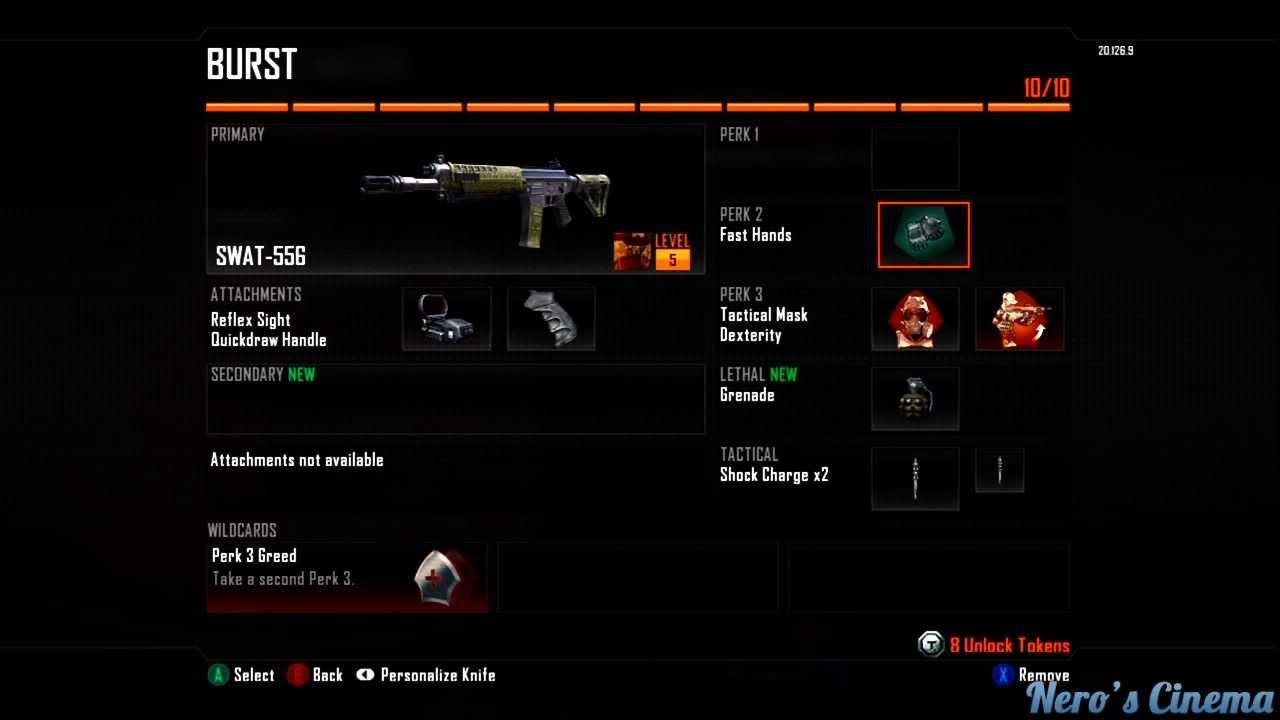
Task: Click the weapon level 5 badge
Action: point(672,252)
